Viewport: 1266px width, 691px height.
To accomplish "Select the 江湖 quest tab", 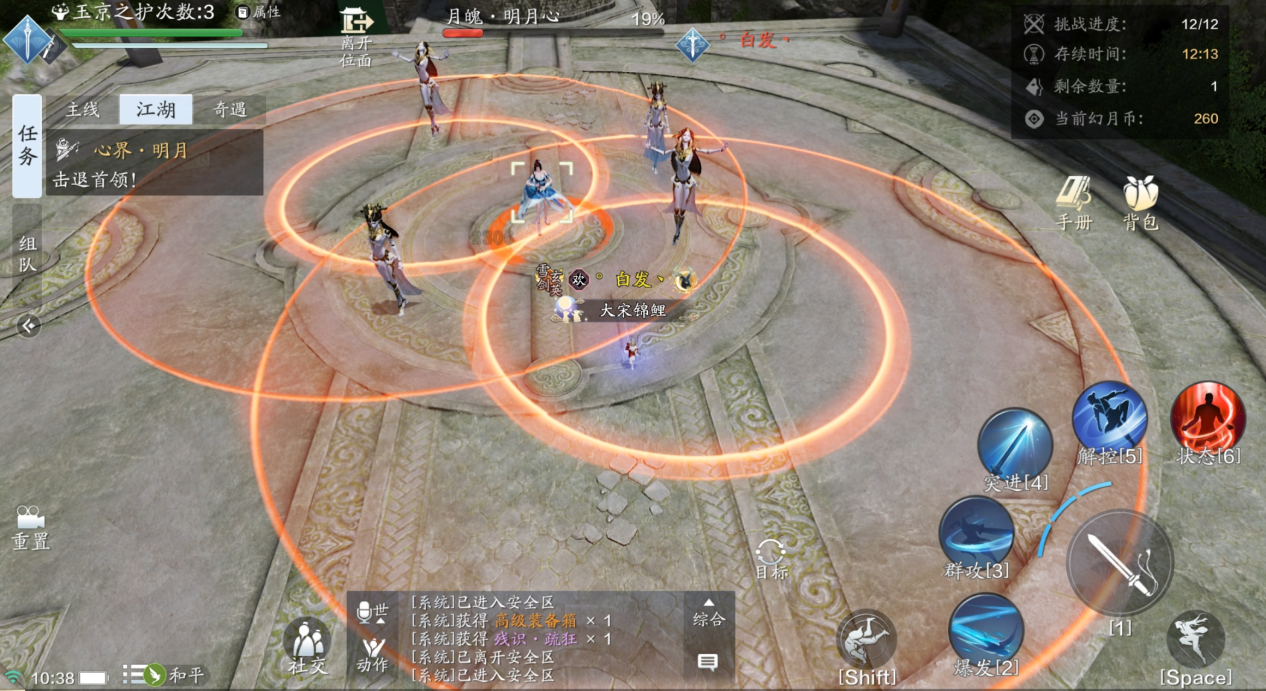I will click(155, 110).
